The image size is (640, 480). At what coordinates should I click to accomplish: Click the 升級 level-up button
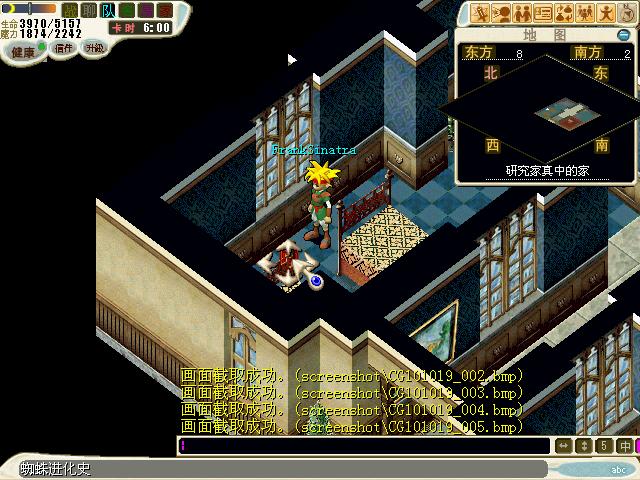tap(94, 48)
